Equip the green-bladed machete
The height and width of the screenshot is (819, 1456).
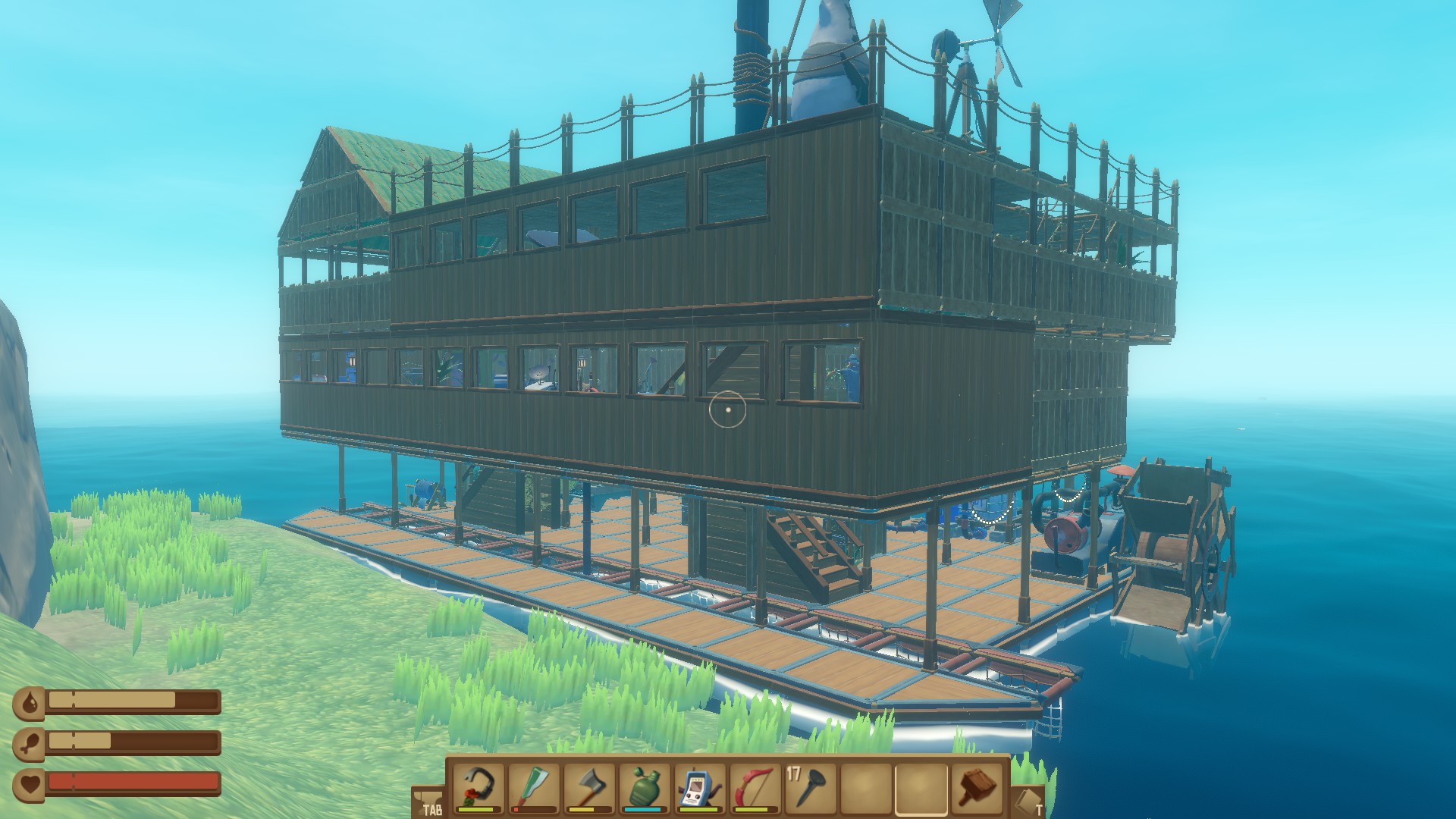pos(534,788)
